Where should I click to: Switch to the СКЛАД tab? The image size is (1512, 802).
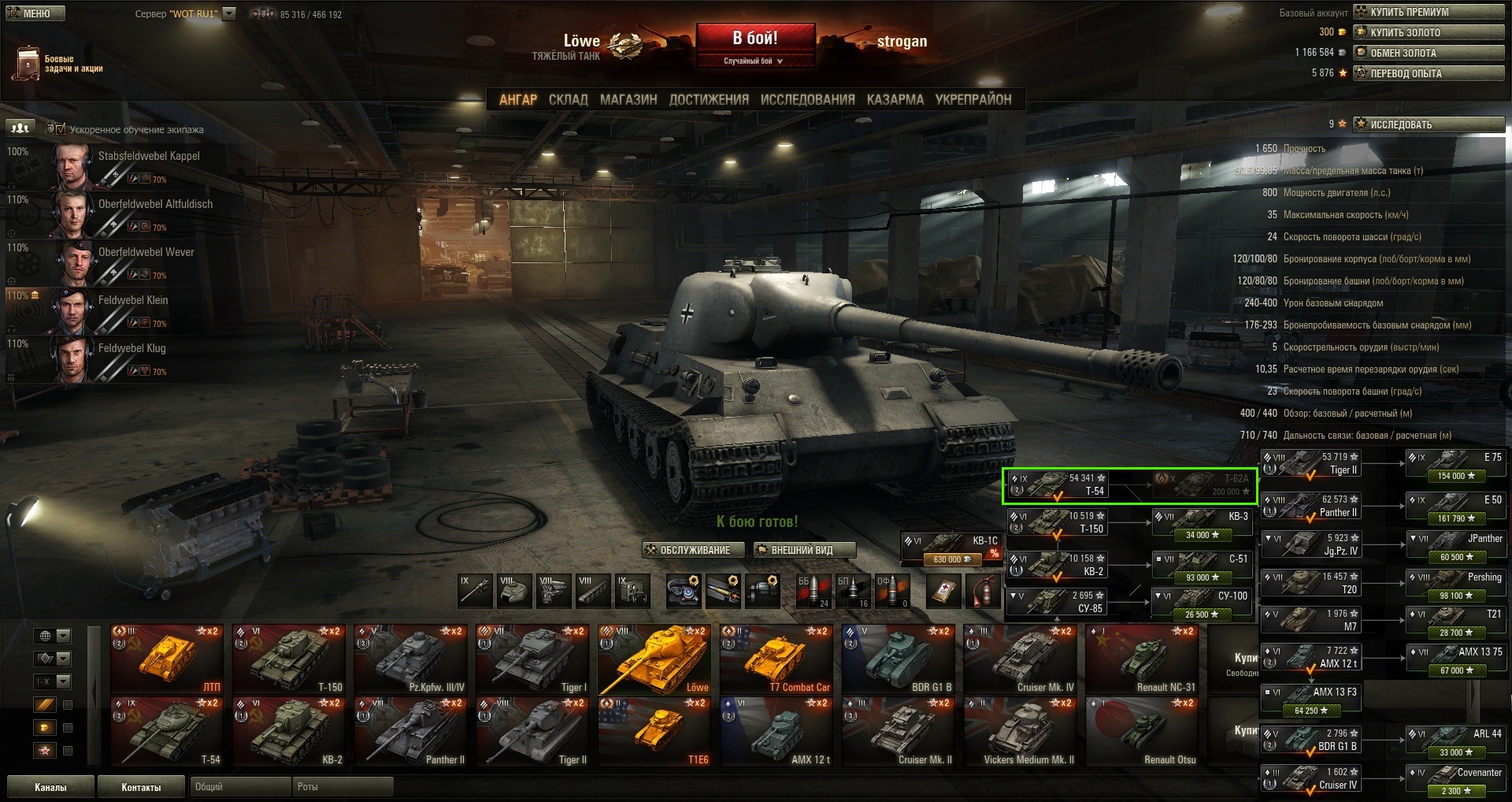[x=568, y=100]
